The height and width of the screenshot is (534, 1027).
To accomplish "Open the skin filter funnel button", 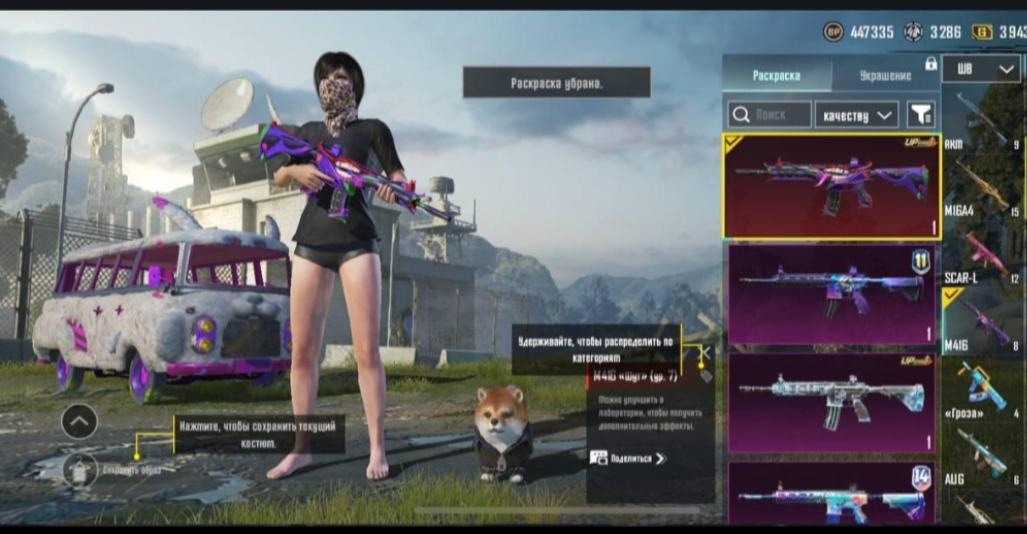I will tap(920, 115).
